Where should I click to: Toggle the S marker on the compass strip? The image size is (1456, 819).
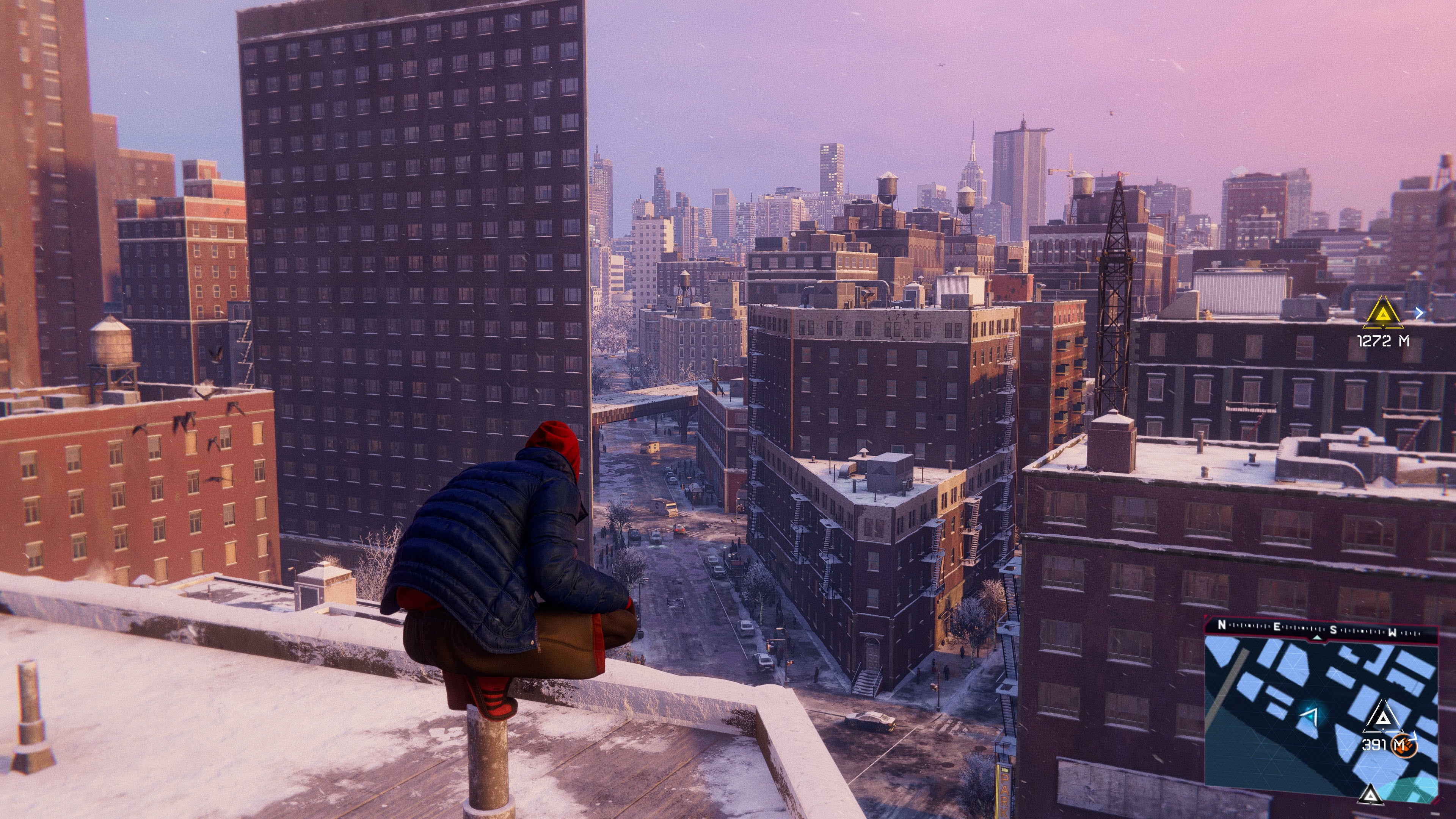tap(1333, 630)
